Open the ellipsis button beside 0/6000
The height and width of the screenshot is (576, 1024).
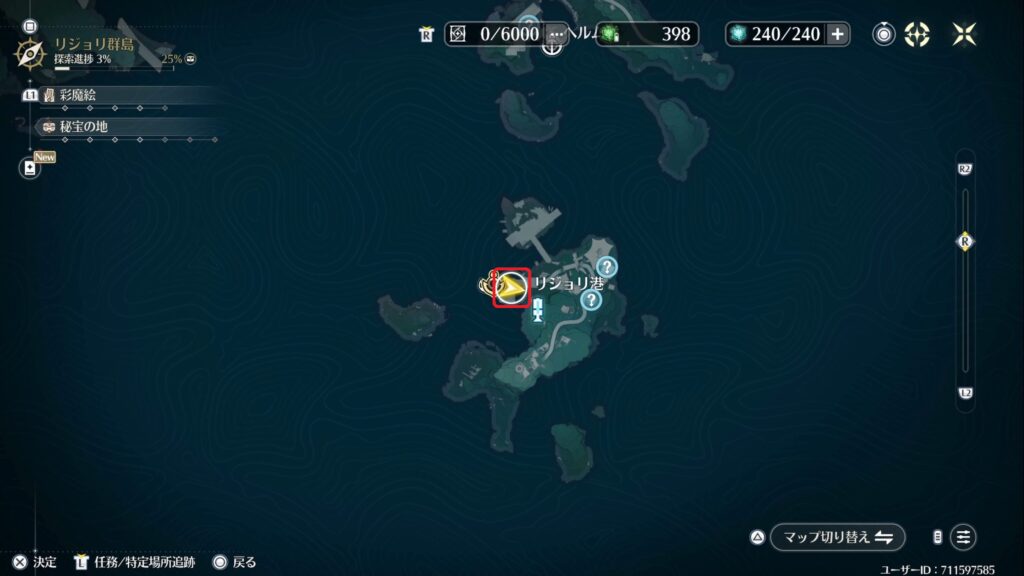click(x=556, y=34)
